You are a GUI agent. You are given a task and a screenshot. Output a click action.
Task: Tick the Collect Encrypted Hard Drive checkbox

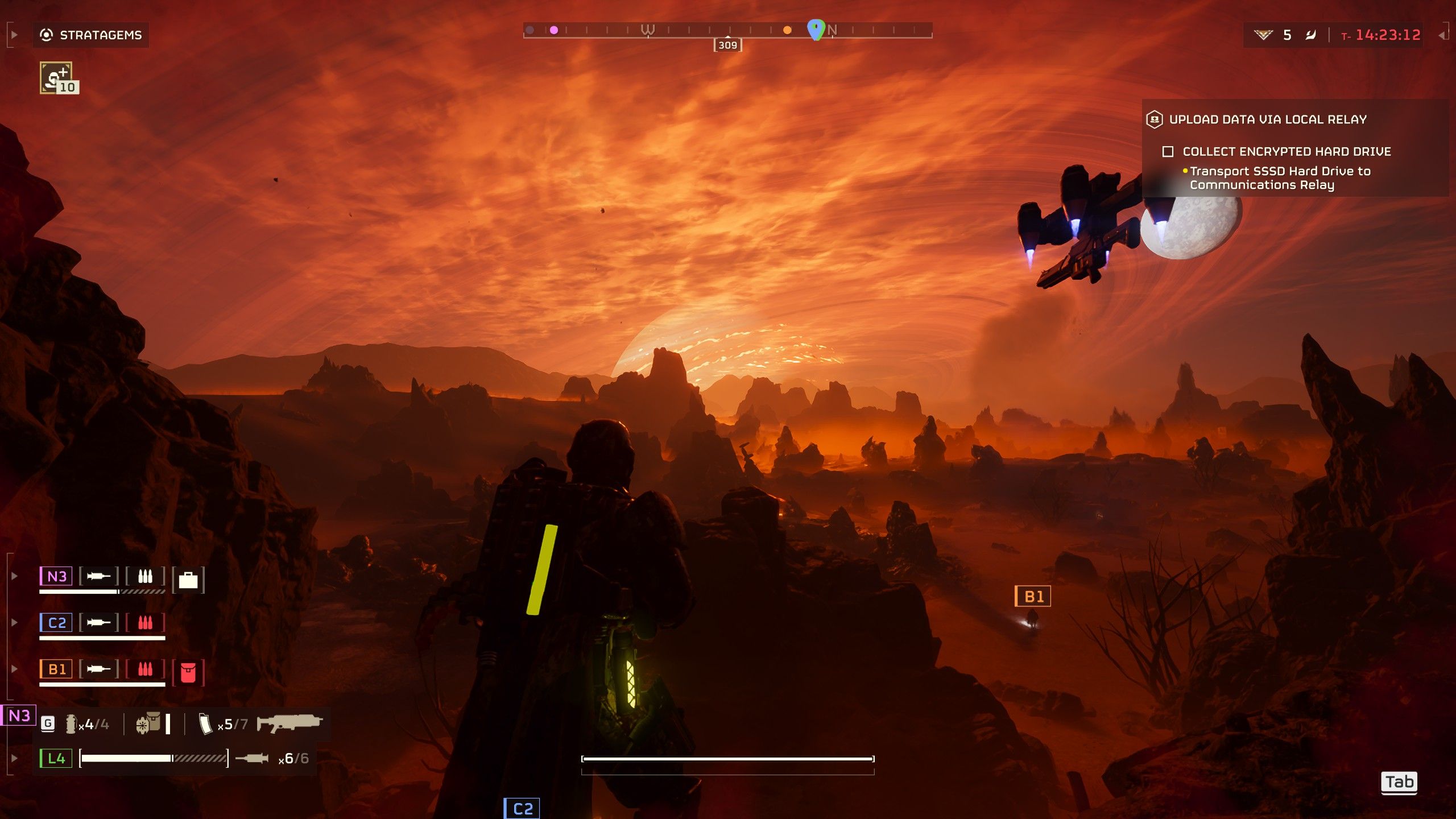[1168, 152]
